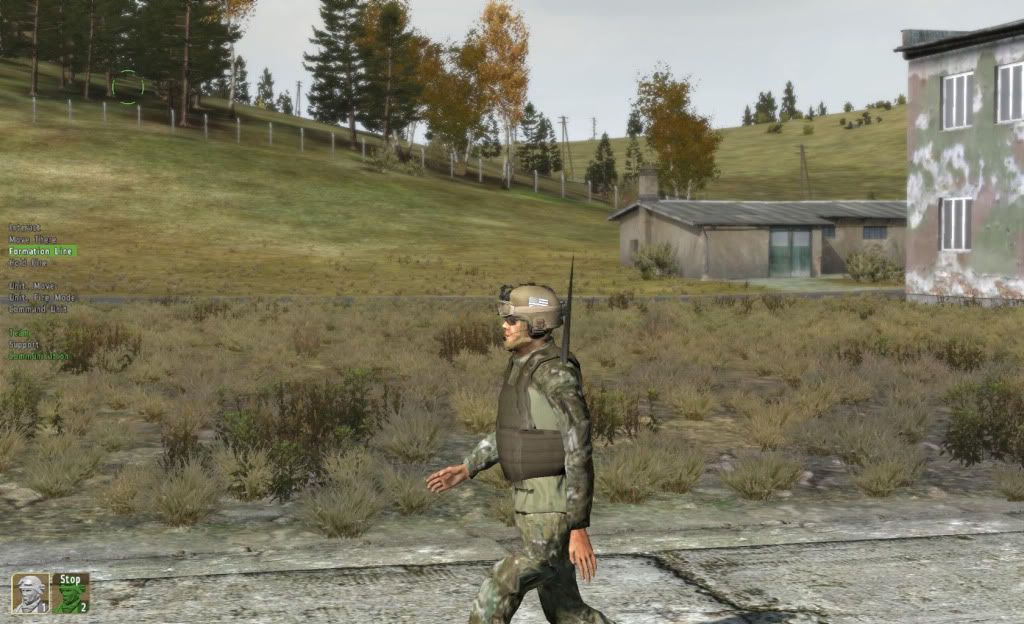Image resolution: width=1024 pixels, height=624 pixels.
Task: Open the Support menu entry
Action: pos(25,344)
